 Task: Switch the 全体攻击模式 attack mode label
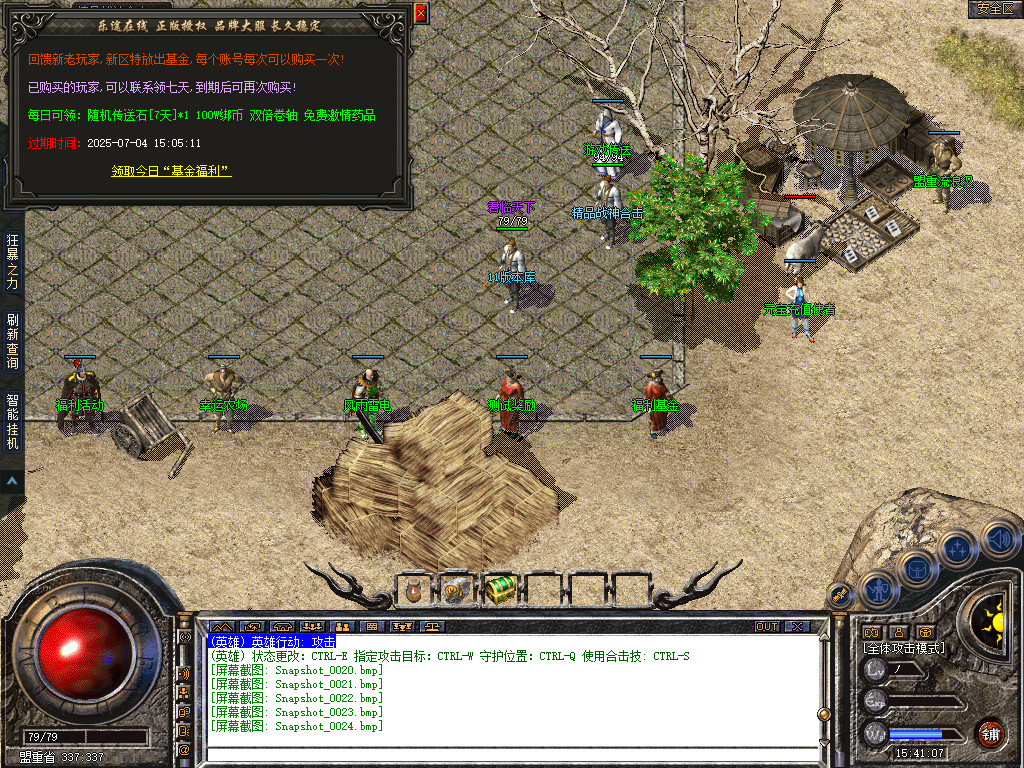tap(904, 648)
